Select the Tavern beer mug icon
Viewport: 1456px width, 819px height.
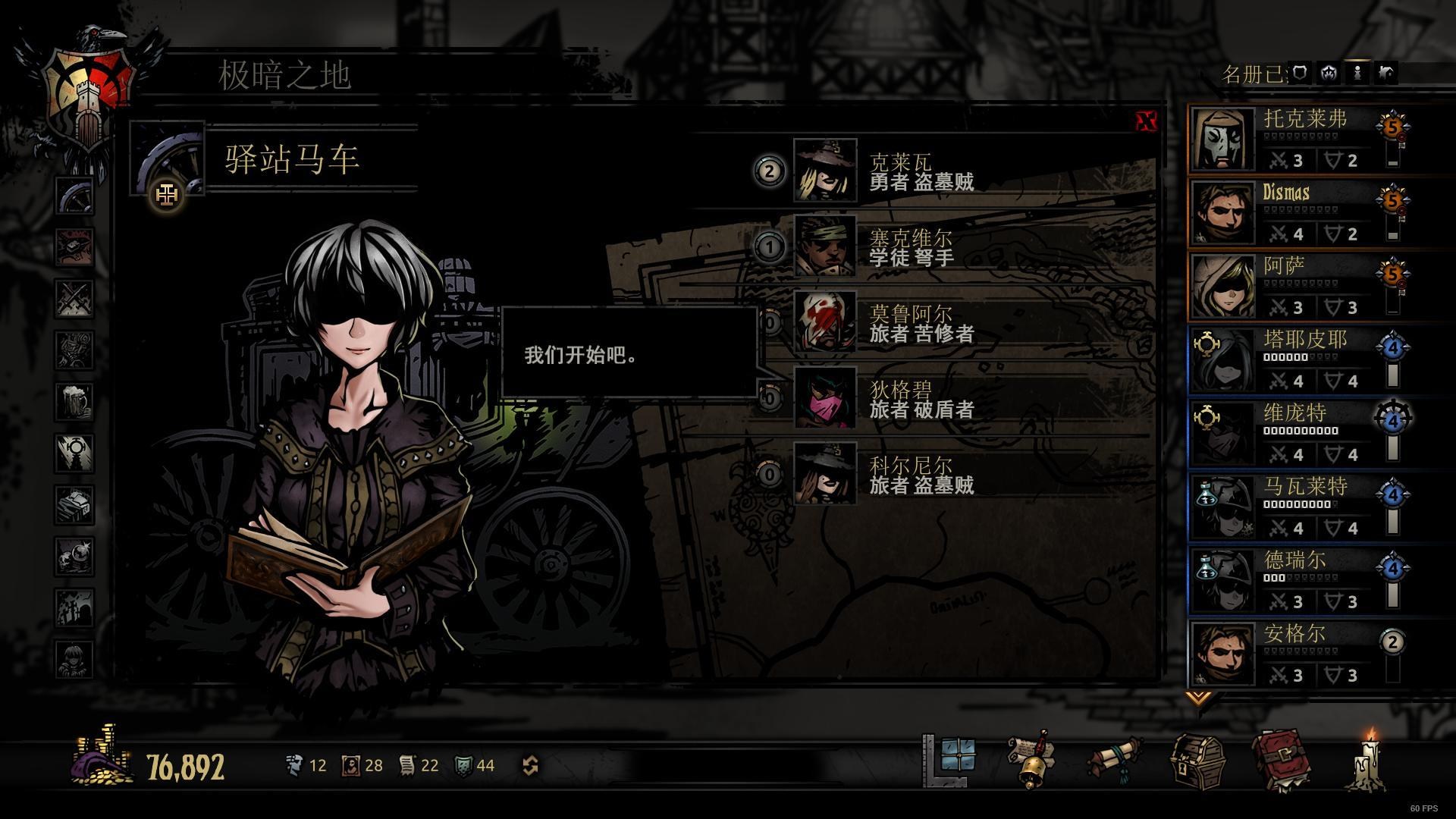tap(74, 398)
